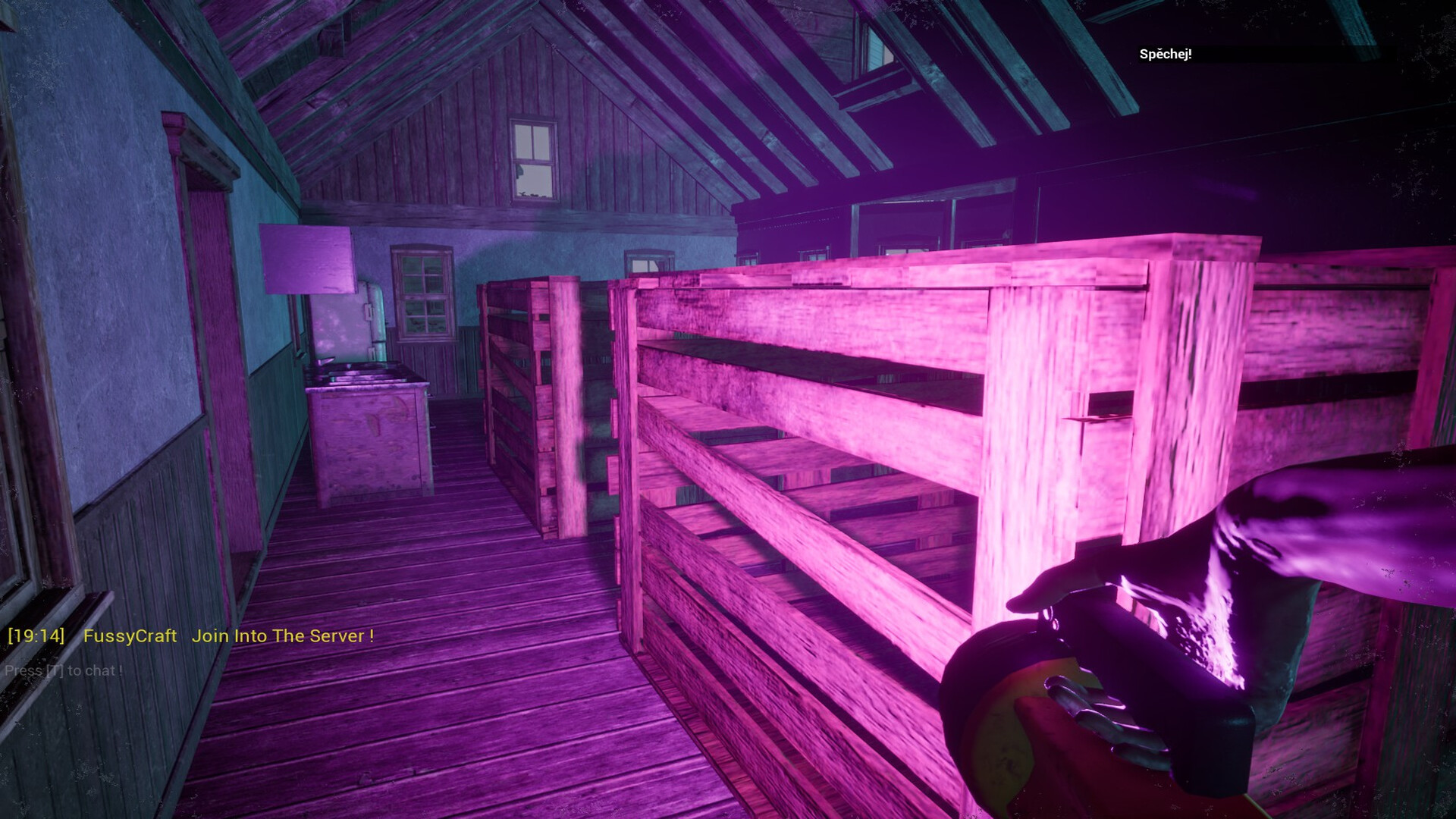Click the small wall-mounted shelf box
This screenshot has height=819, width=1456.
307,258
